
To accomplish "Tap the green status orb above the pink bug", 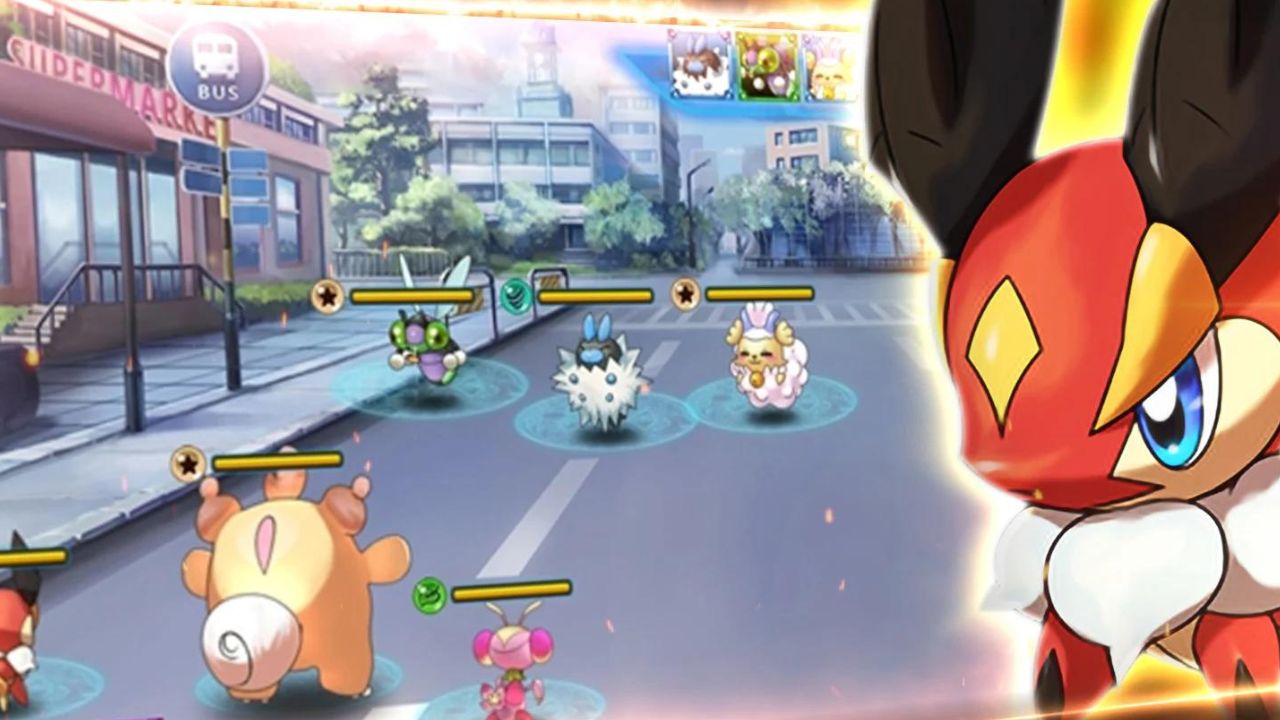I will point(428,594).
